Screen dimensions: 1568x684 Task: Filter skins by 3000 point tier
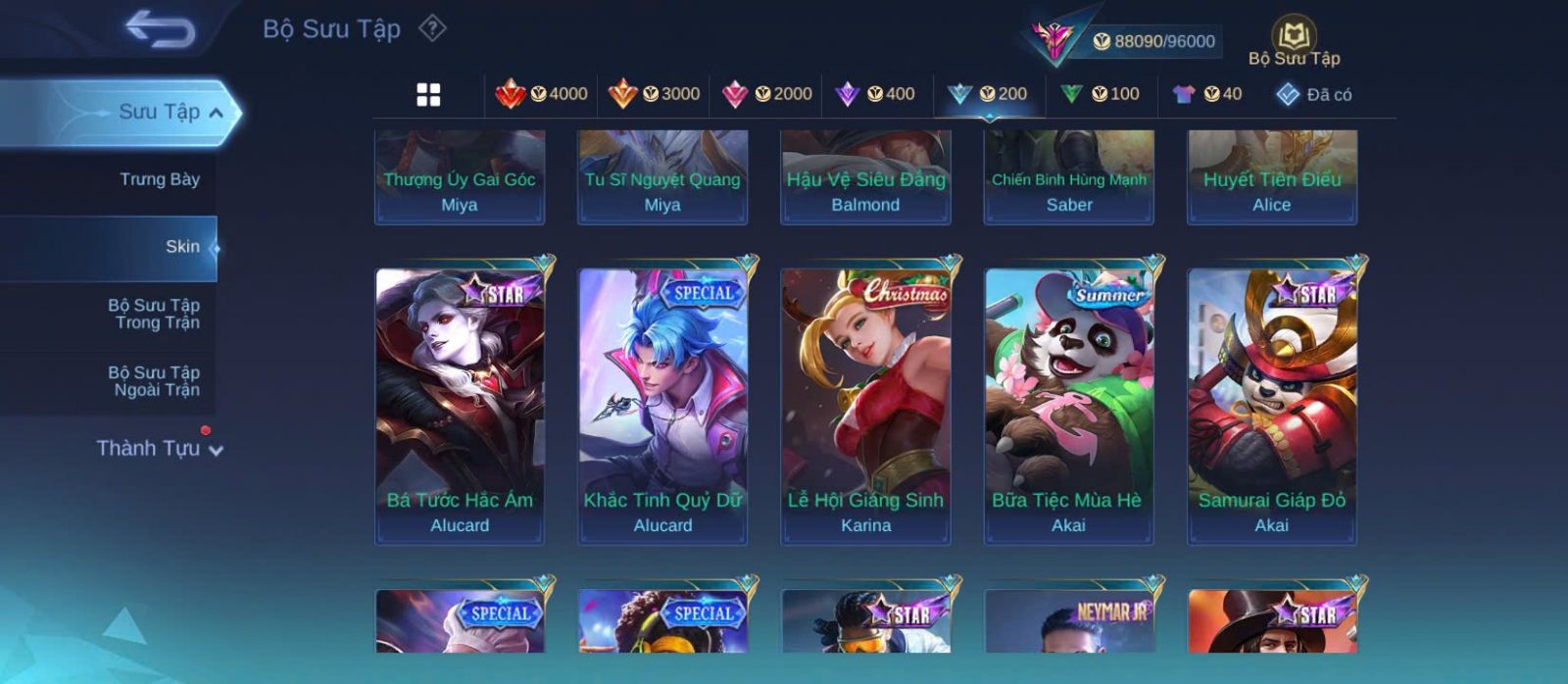pos(654,94)
